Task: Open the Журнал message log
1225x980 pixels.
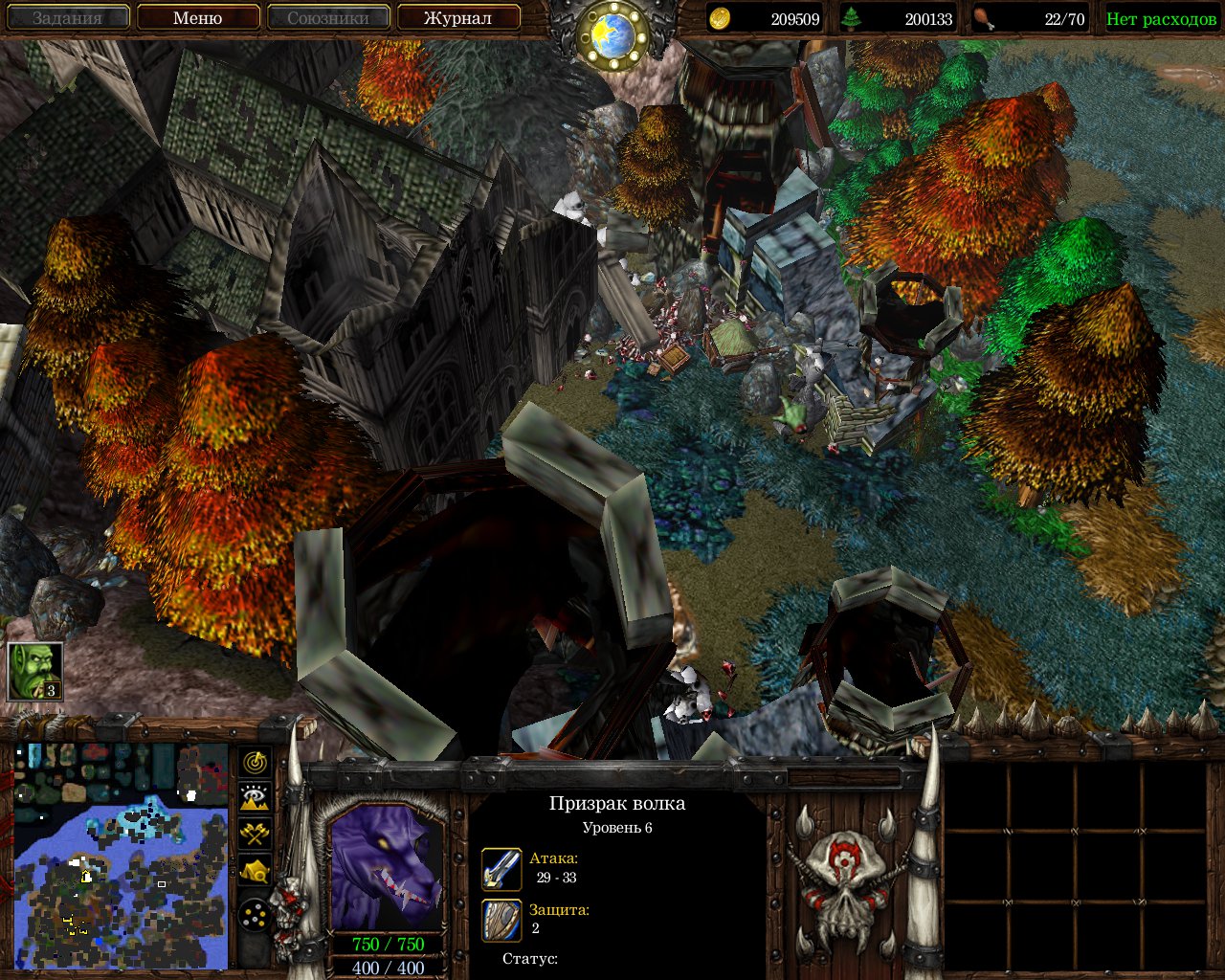Action: tap(457, 18)
